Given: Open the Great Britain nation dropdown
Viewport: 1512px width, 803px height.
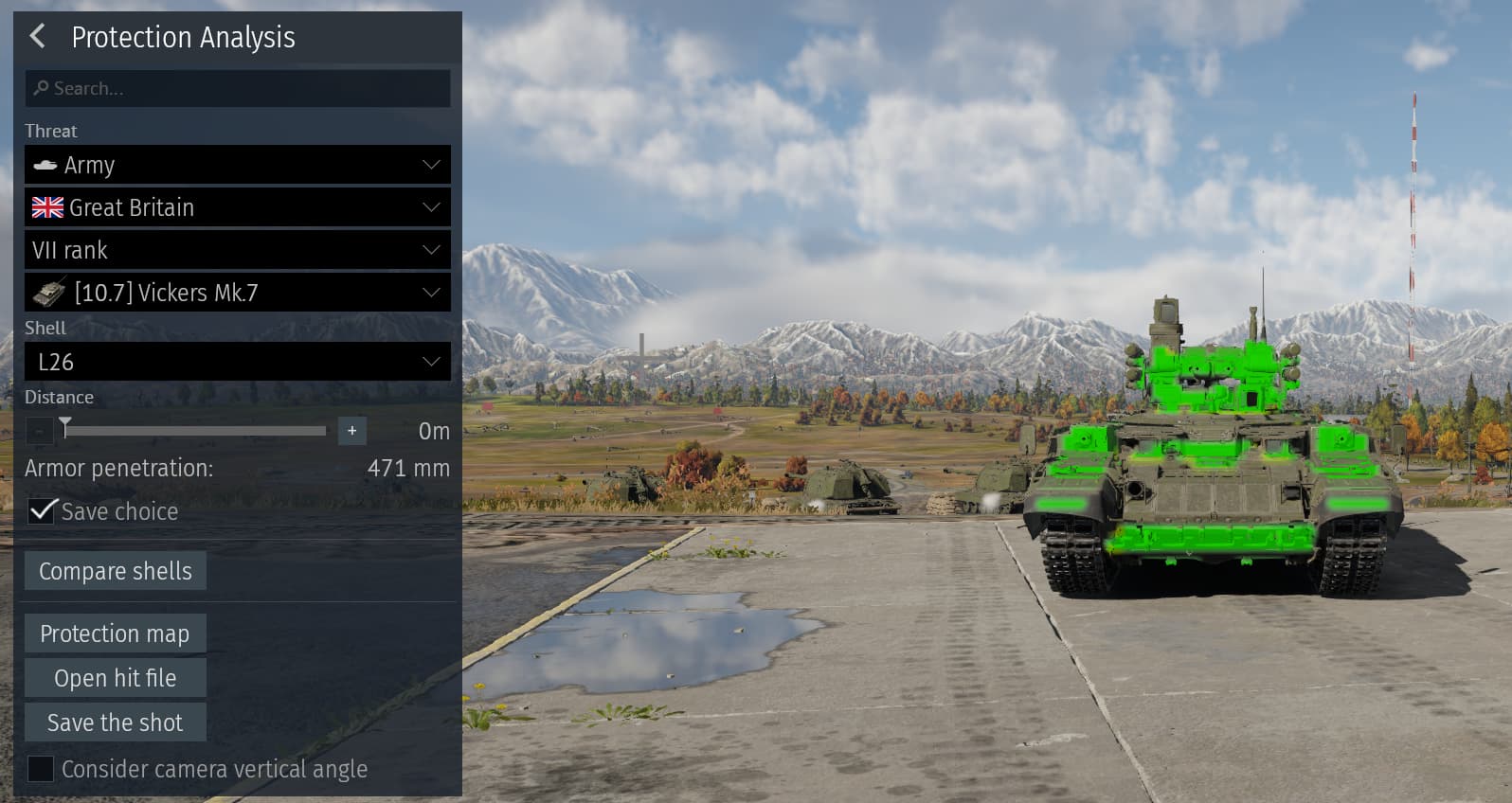Looking at the screenshot, I should click(x=237, y=207).
